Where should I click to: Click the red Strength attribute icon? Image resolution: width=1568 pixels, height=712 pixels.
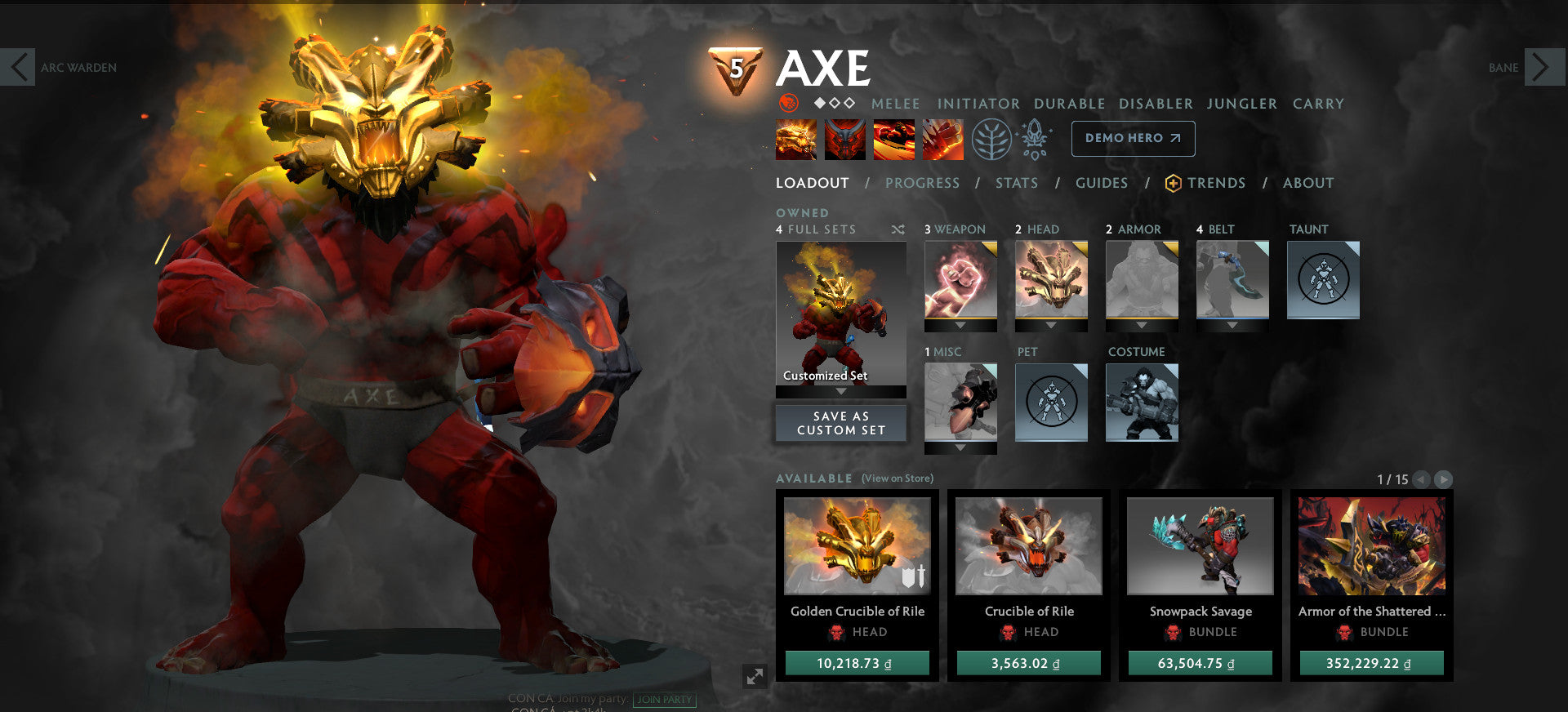[788, 104]
